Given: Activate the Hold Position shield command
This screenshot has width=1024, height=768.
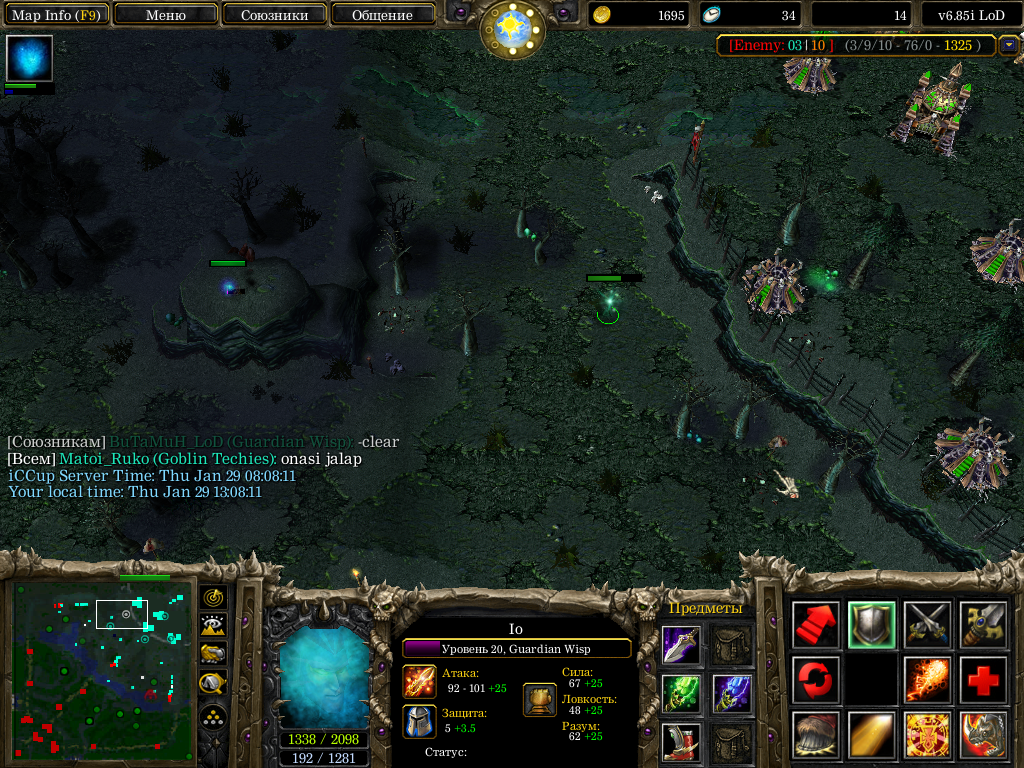Looking at the screenshot, I should click(x=872, y=625).
